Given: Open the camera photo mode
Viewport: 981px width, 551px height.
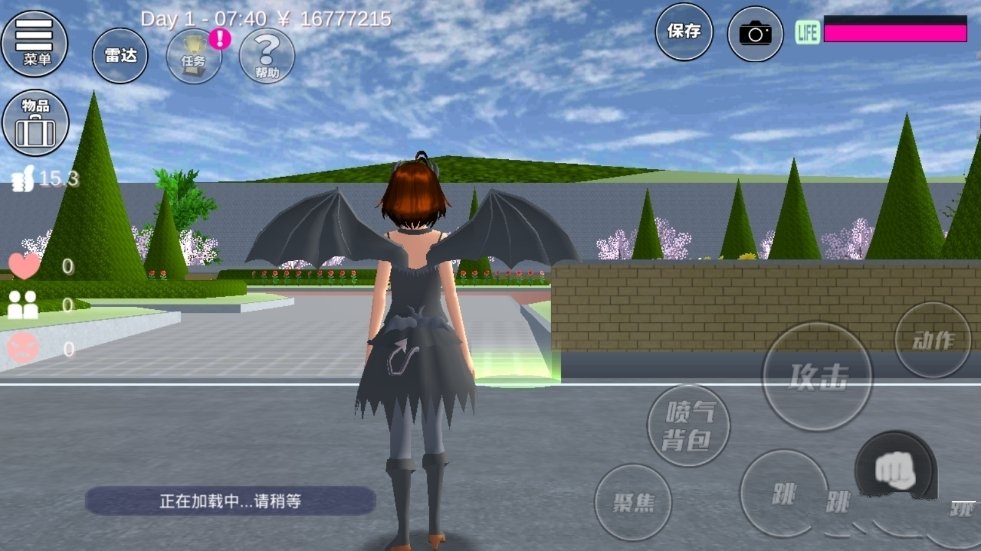Looking at the screenshot, I should click(x=755, y=33).
